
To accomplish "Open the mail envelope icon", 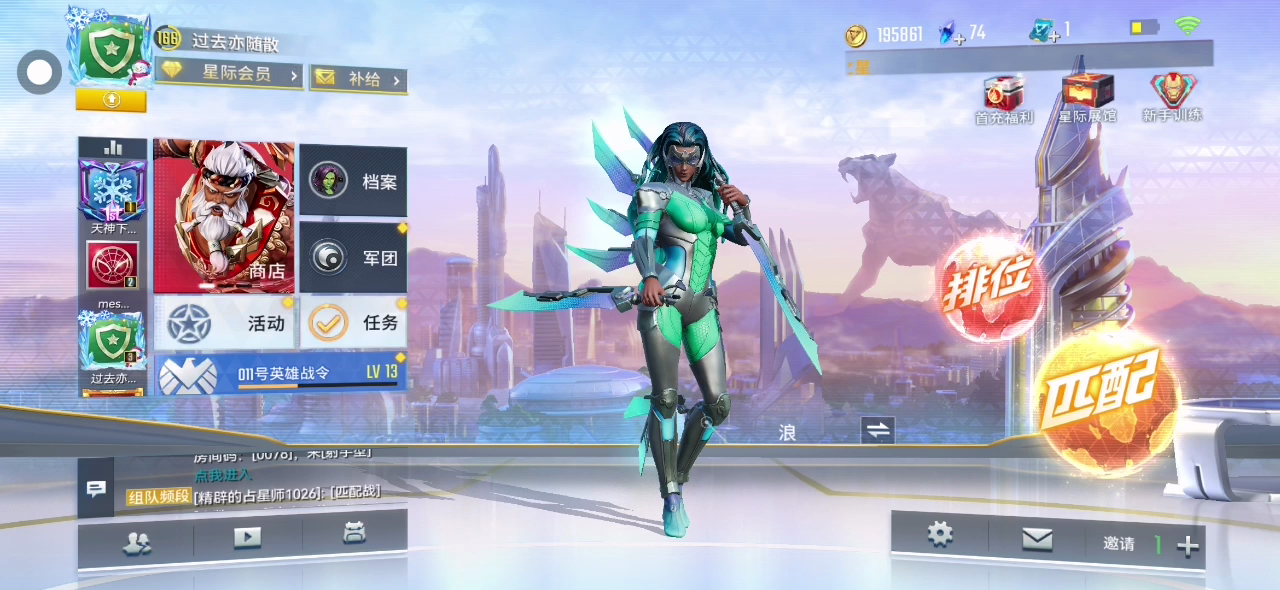I will tap(1037, 540).
